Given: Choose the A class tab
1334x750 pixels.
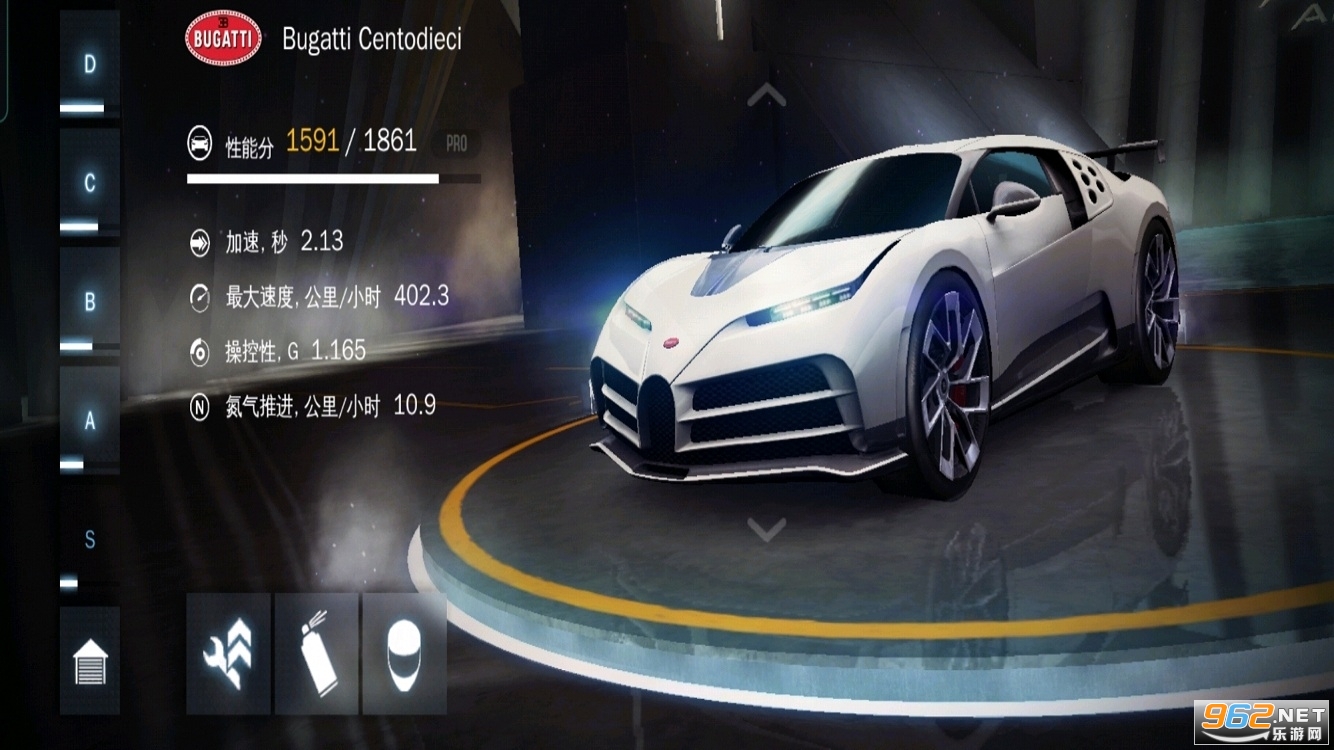Looking at the screenshot, I should click(90, 422).
